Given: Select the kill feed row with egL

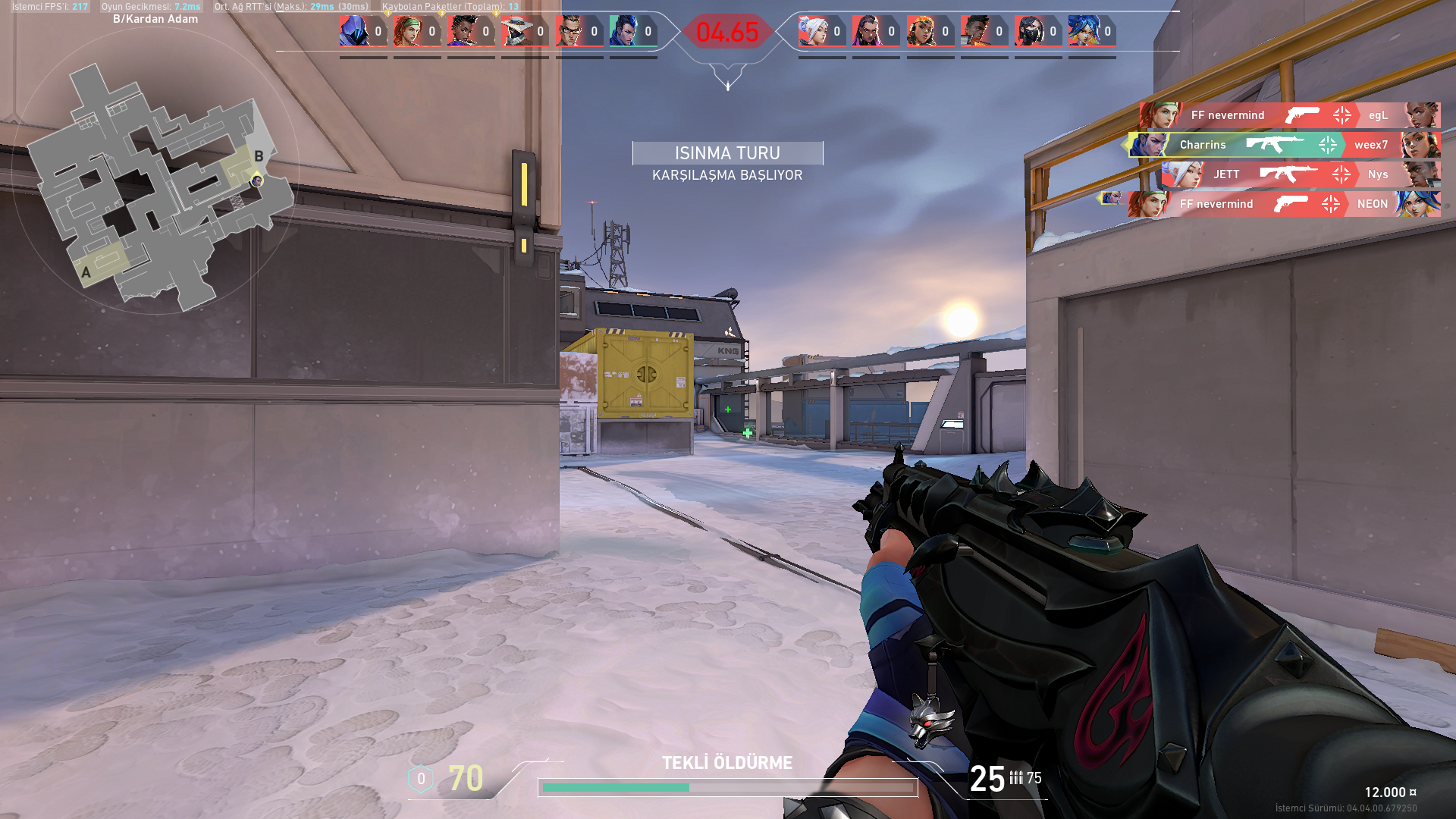Looking at the screenshot, I should (x=1289, y=115).
